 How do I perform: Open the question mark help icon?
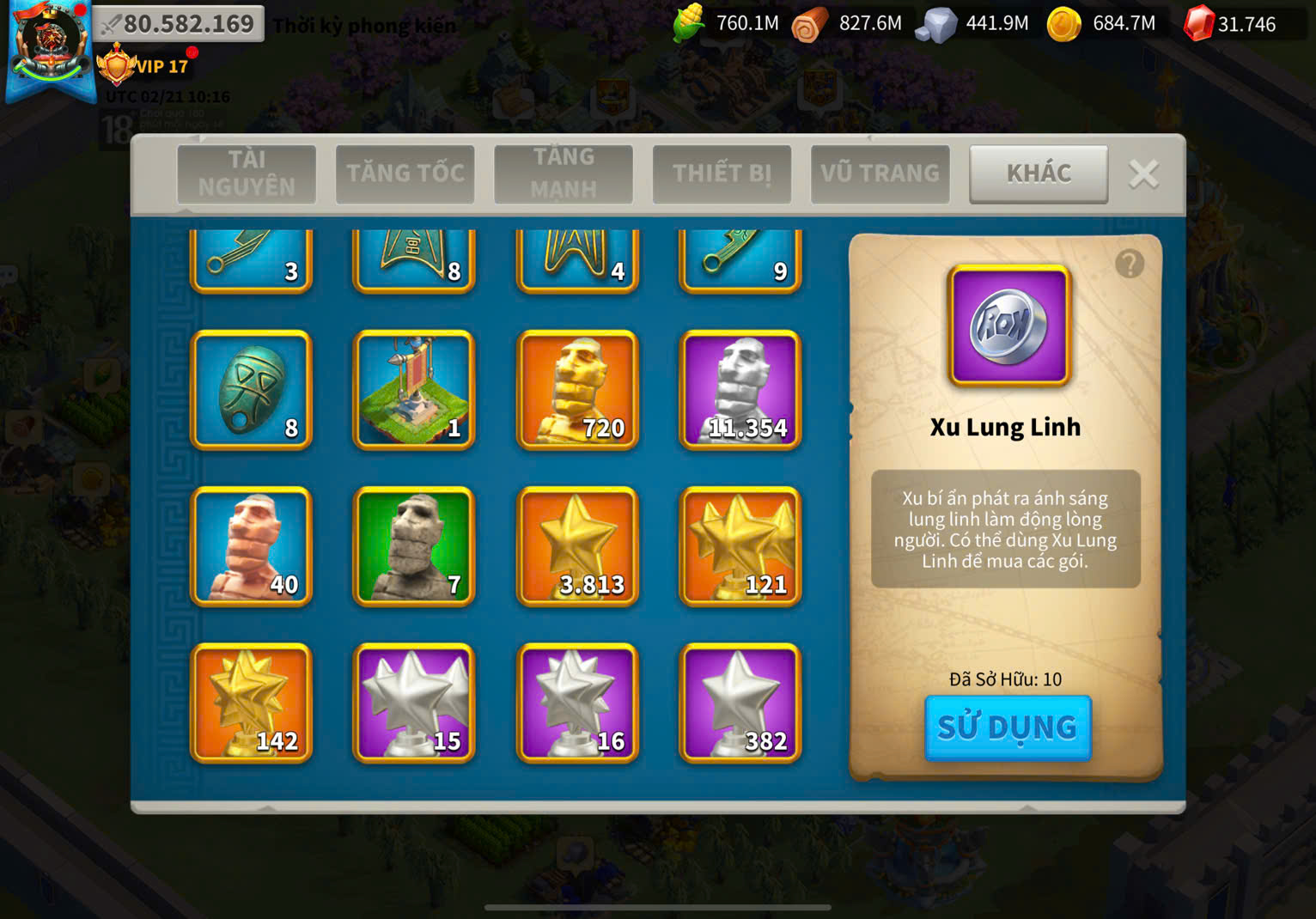point(1130,264)
